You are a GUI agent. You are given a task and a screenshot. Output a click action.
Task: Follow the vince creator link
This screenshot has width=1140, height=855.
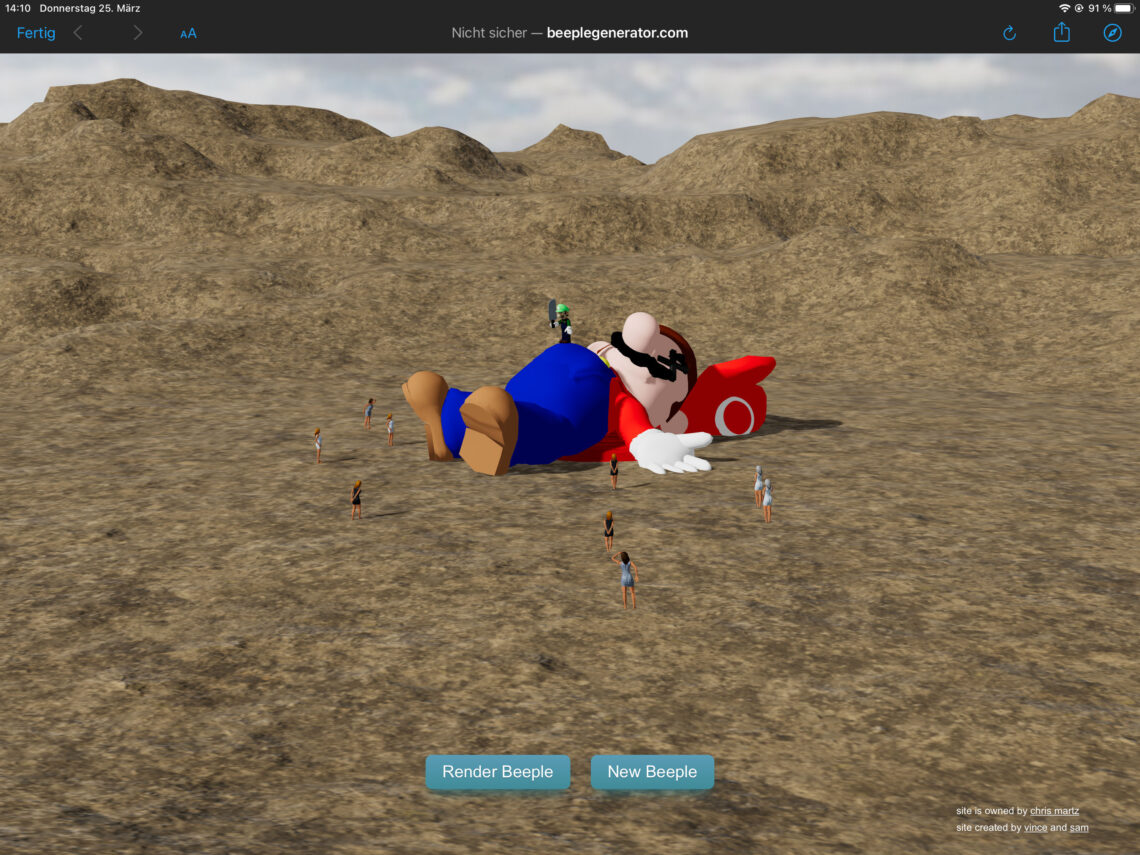1035,828
